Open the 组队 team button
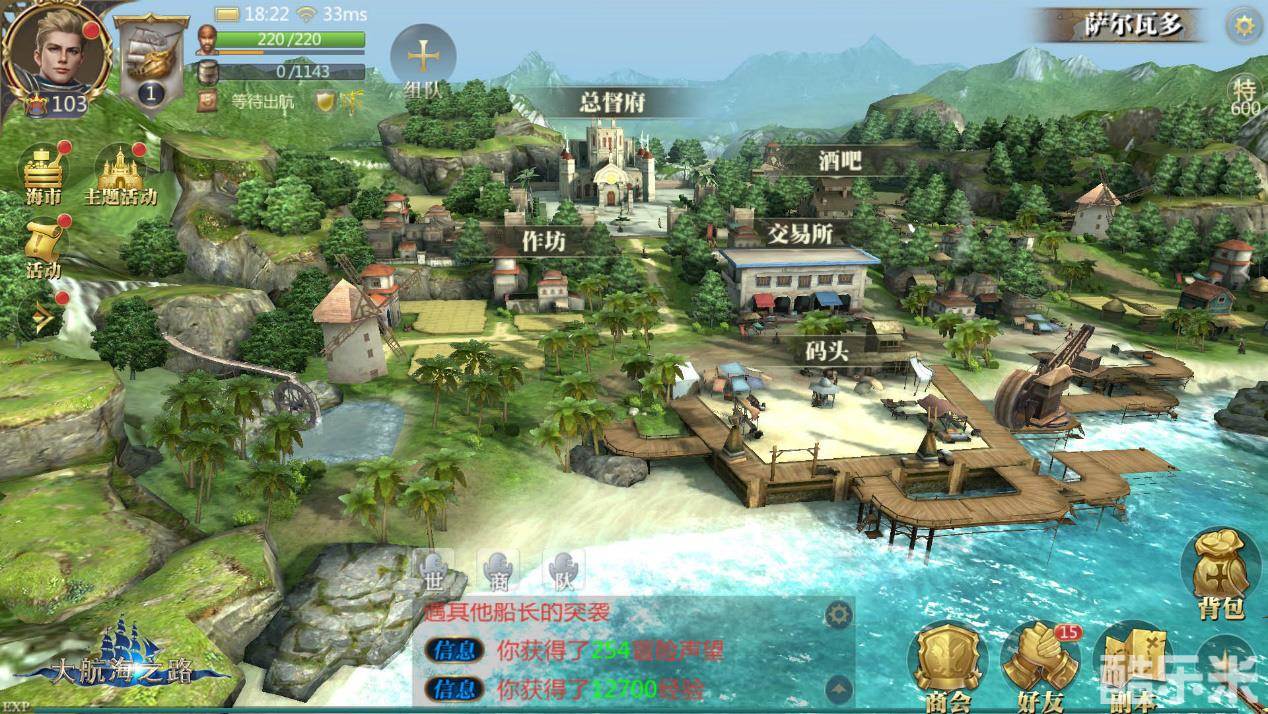The width and height of the screenshot is (1268, 714). (x=424, y=58)
